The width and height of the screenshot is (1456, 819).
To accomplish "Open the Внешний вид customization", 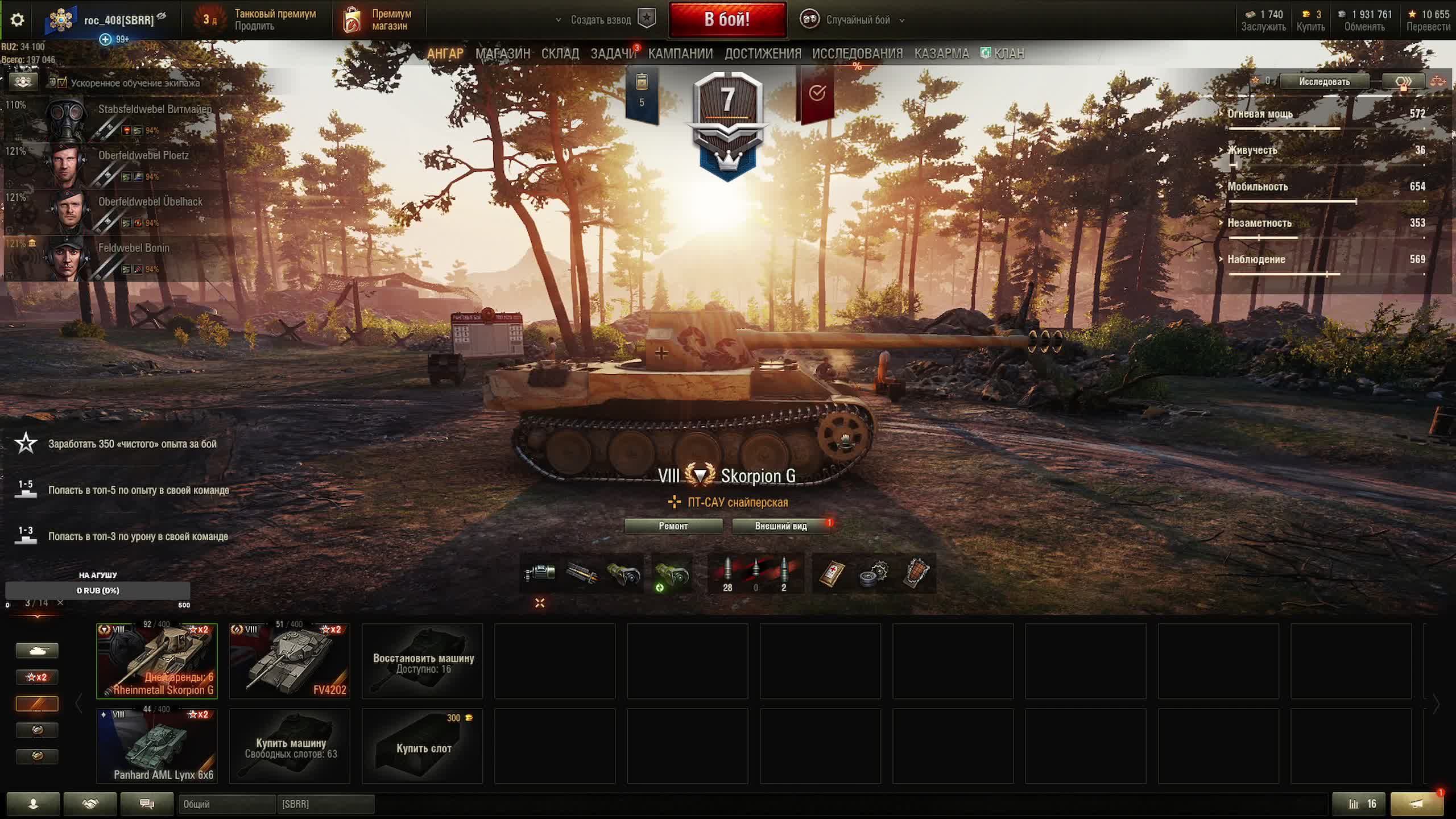I will click(x=780, y=526).
